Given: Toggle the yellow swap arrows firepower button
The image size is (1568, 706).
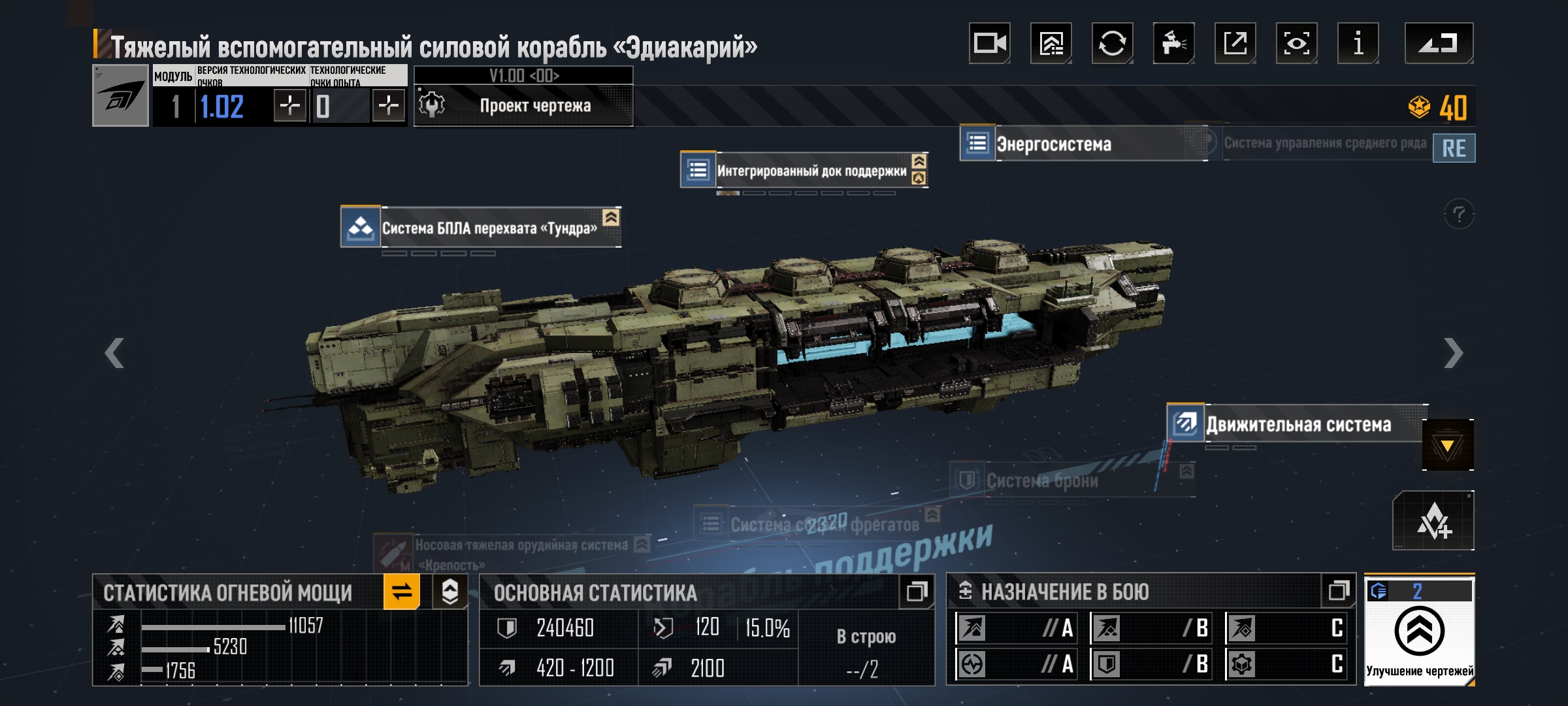Looking at the screenshot, I should (x=402, y=592).
